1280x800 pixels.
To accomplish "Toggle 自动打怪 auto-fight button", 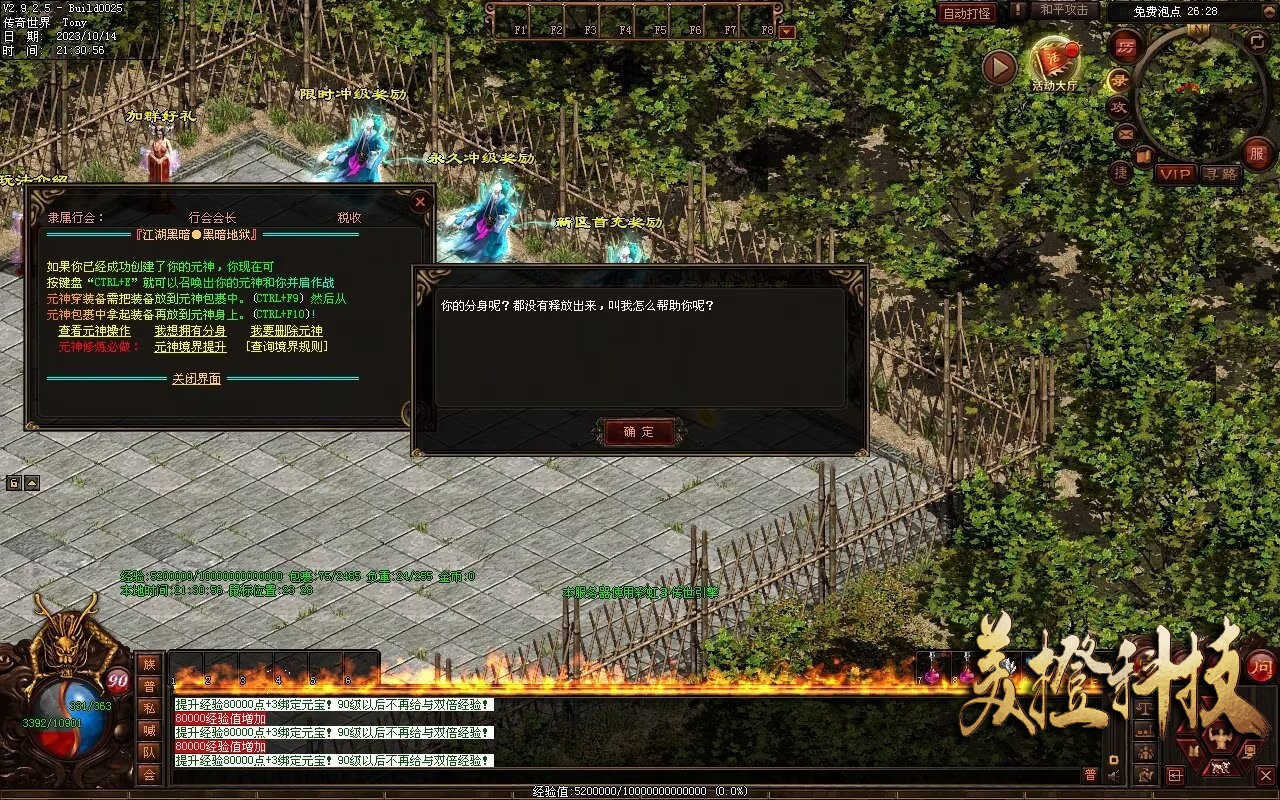I will (967, 13).
